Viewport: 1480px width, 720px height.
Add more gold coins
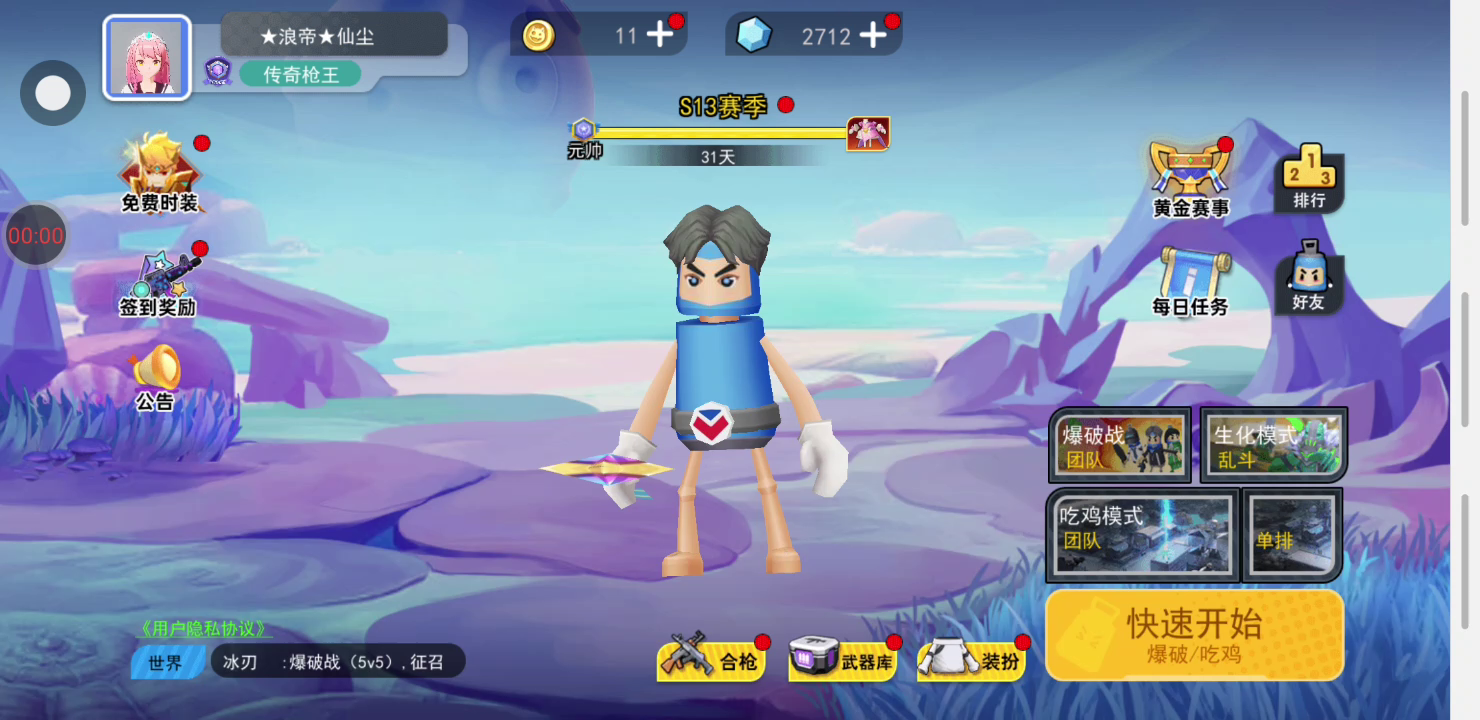(660, 36)
